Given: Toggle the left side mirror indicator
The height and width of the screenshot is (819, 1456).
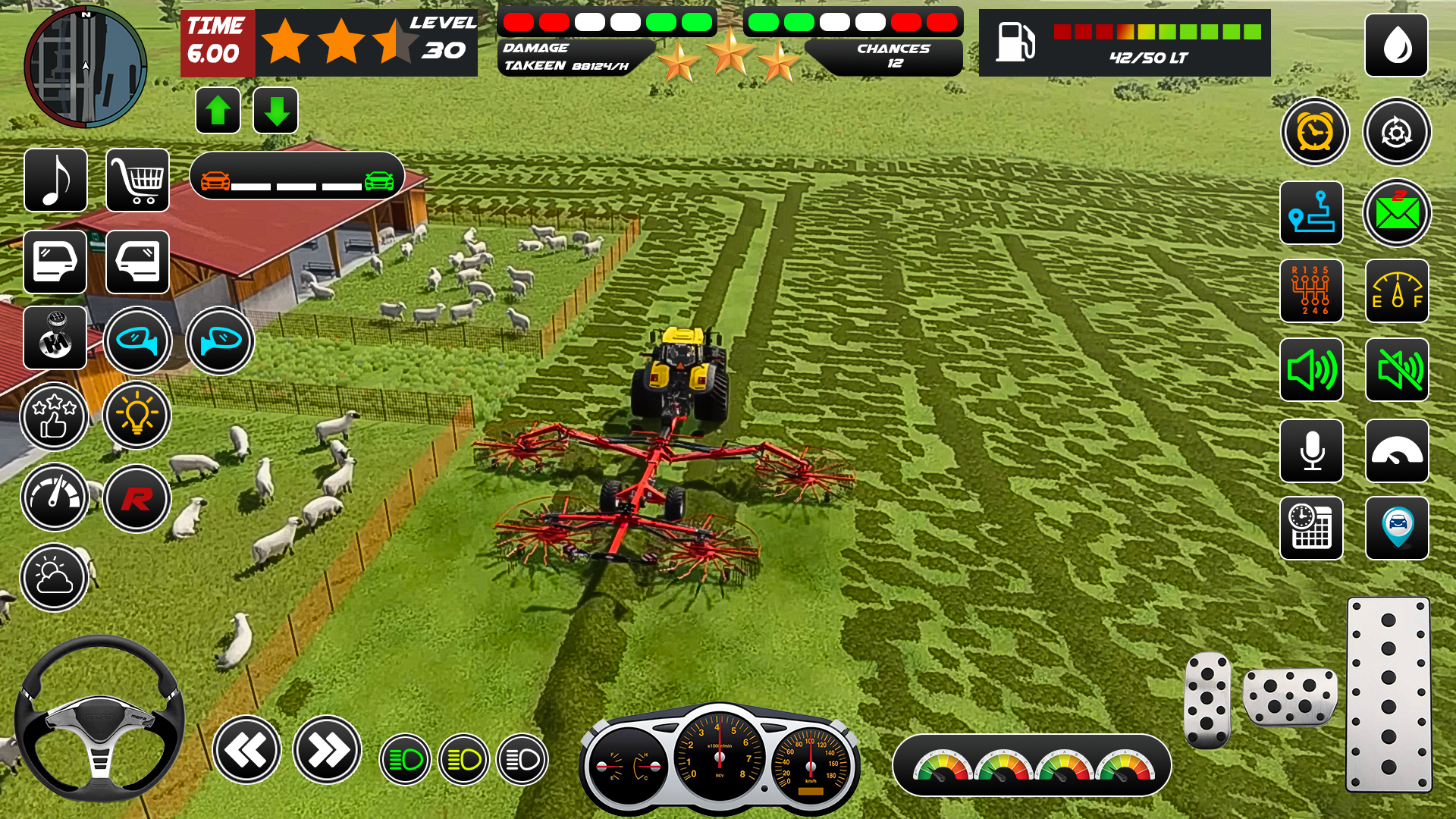Looking at the screenshot, I should 137,341.
